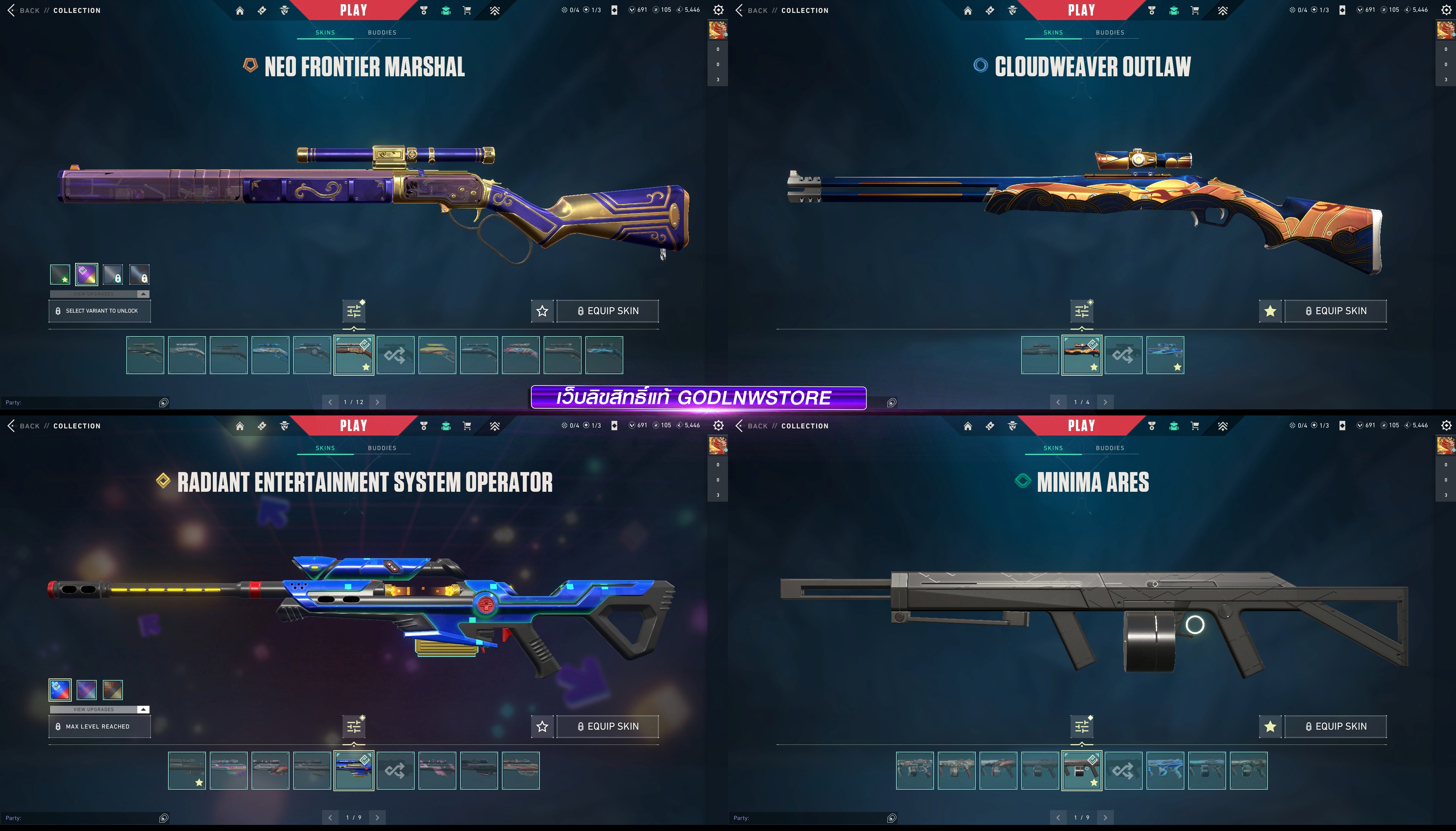The height and width of the screenshot is (831, 1456).
Task: Equip the Neo Frontier Marshal skin
Action: (608, 311)
